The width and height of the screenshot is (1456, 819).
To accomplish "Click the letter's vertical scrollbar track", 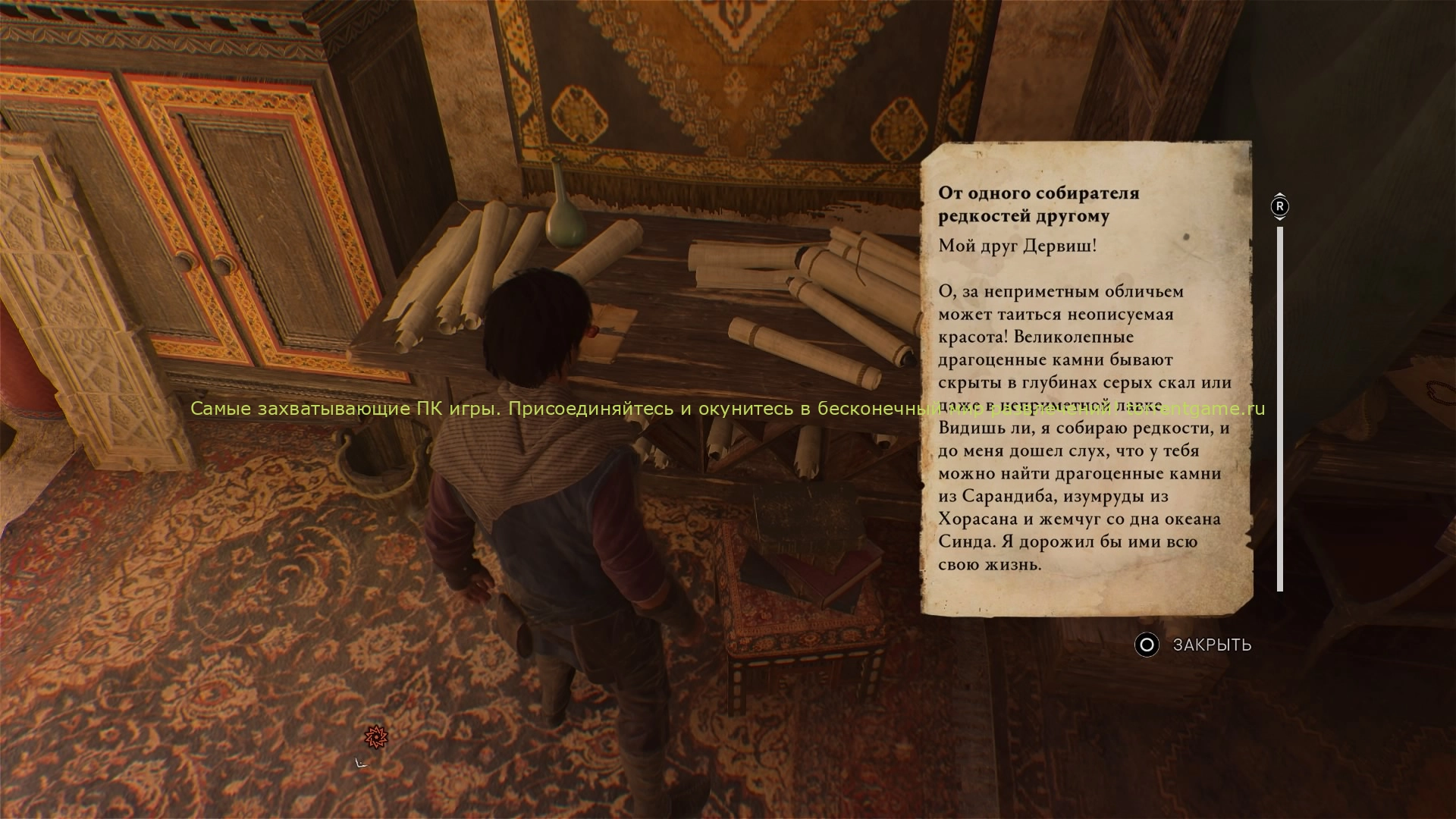I will [1280, 408].
